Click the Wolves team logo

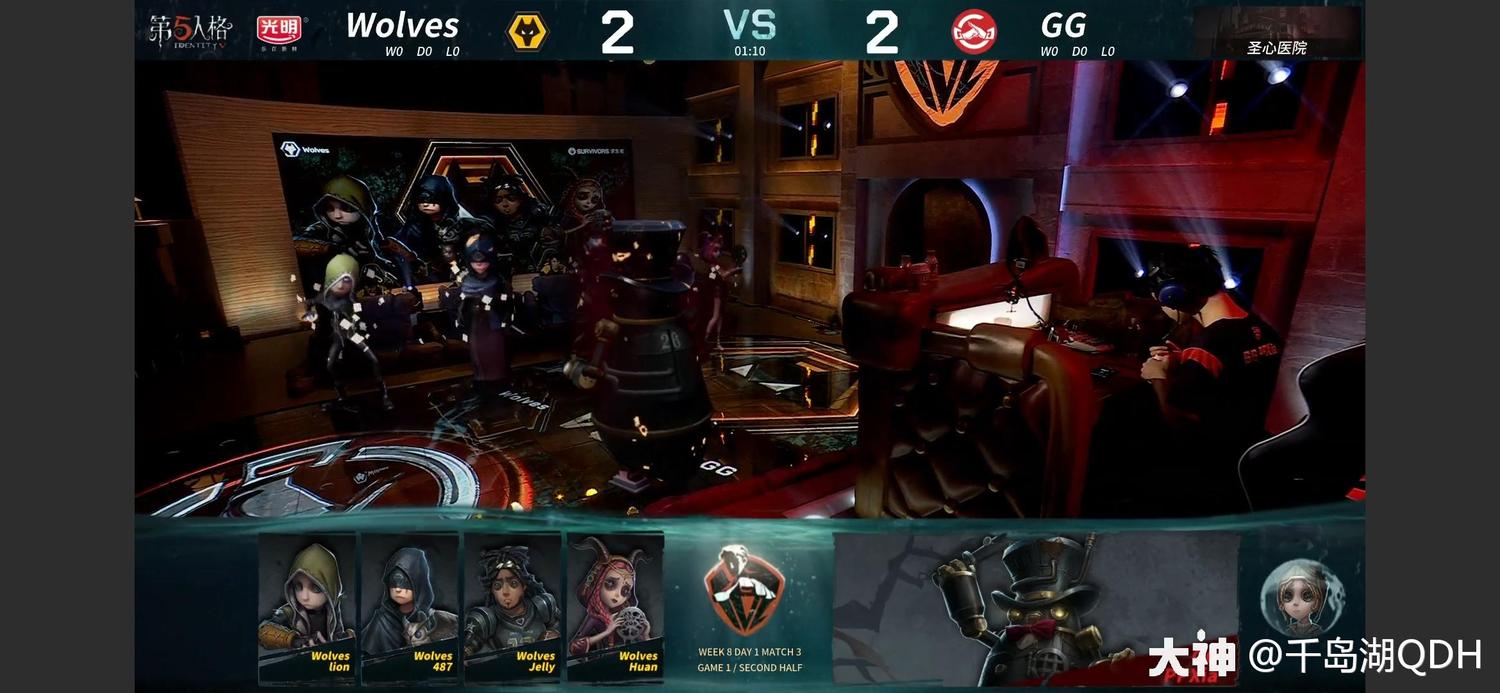click(528, 32)
